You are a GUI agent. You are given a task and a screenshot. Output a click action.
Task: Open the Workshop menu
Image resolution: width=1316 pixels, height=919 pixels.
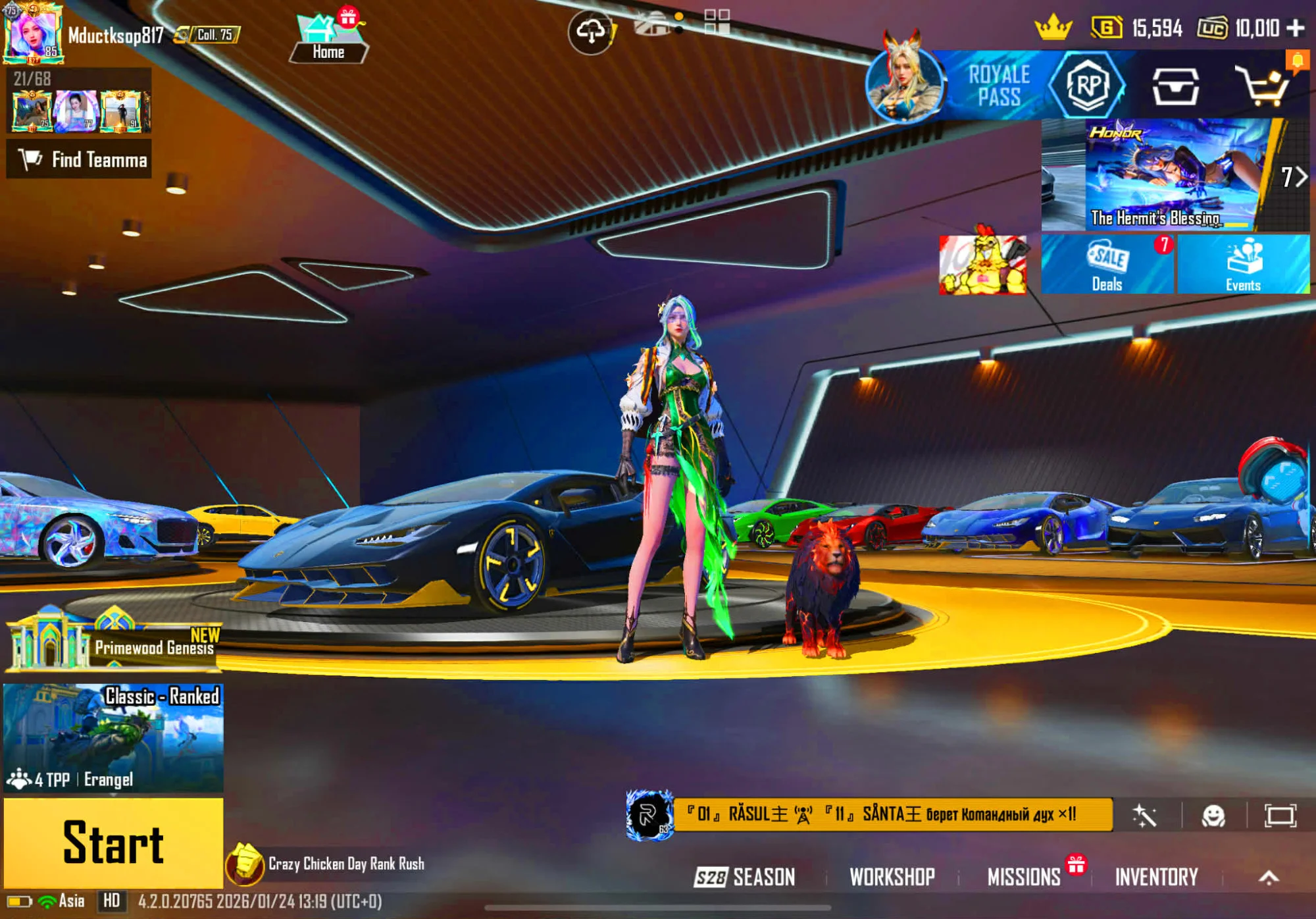point(892,877)
